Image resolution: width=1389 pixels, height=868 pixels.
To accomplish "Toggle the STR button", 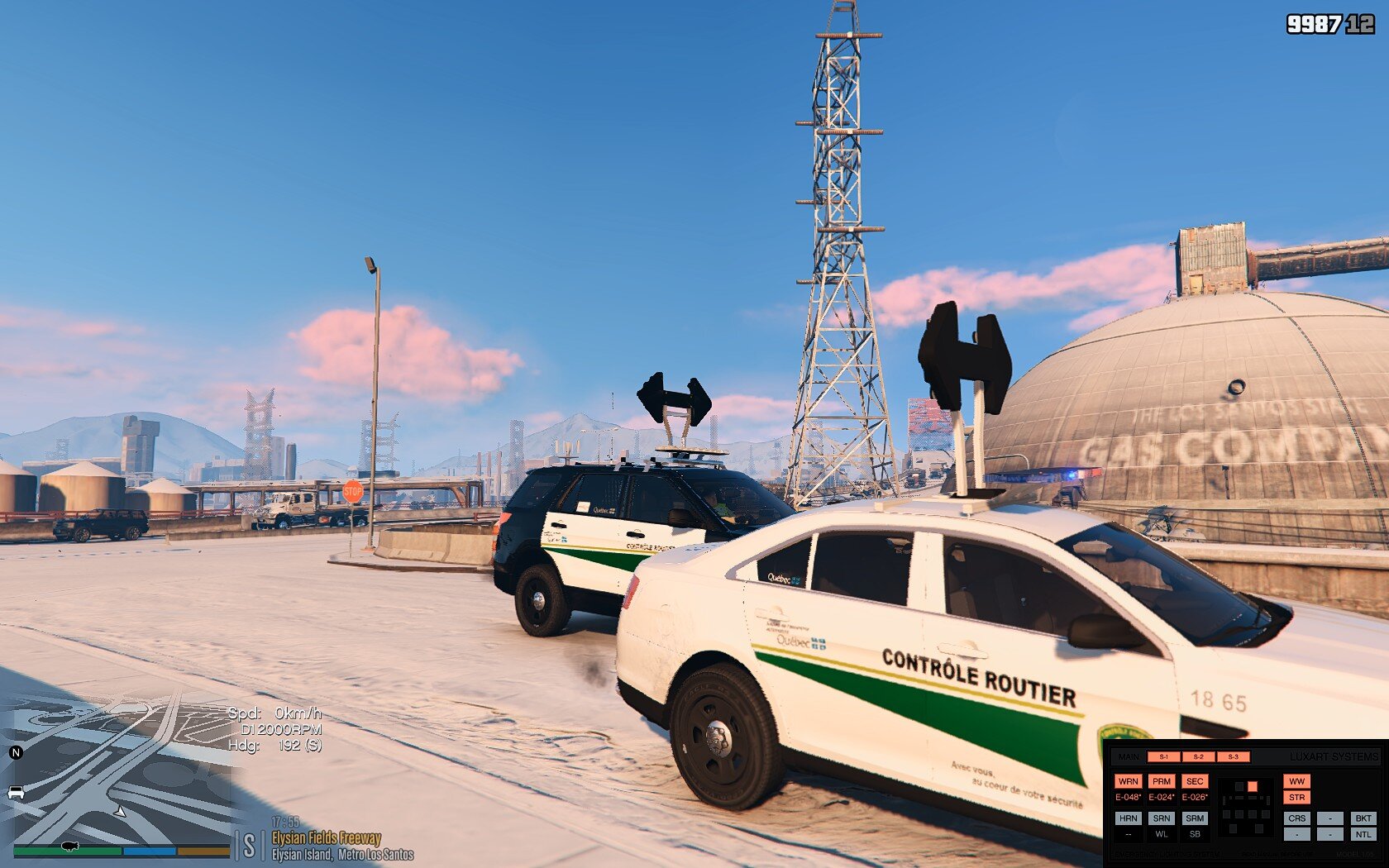I will 1296,798.
